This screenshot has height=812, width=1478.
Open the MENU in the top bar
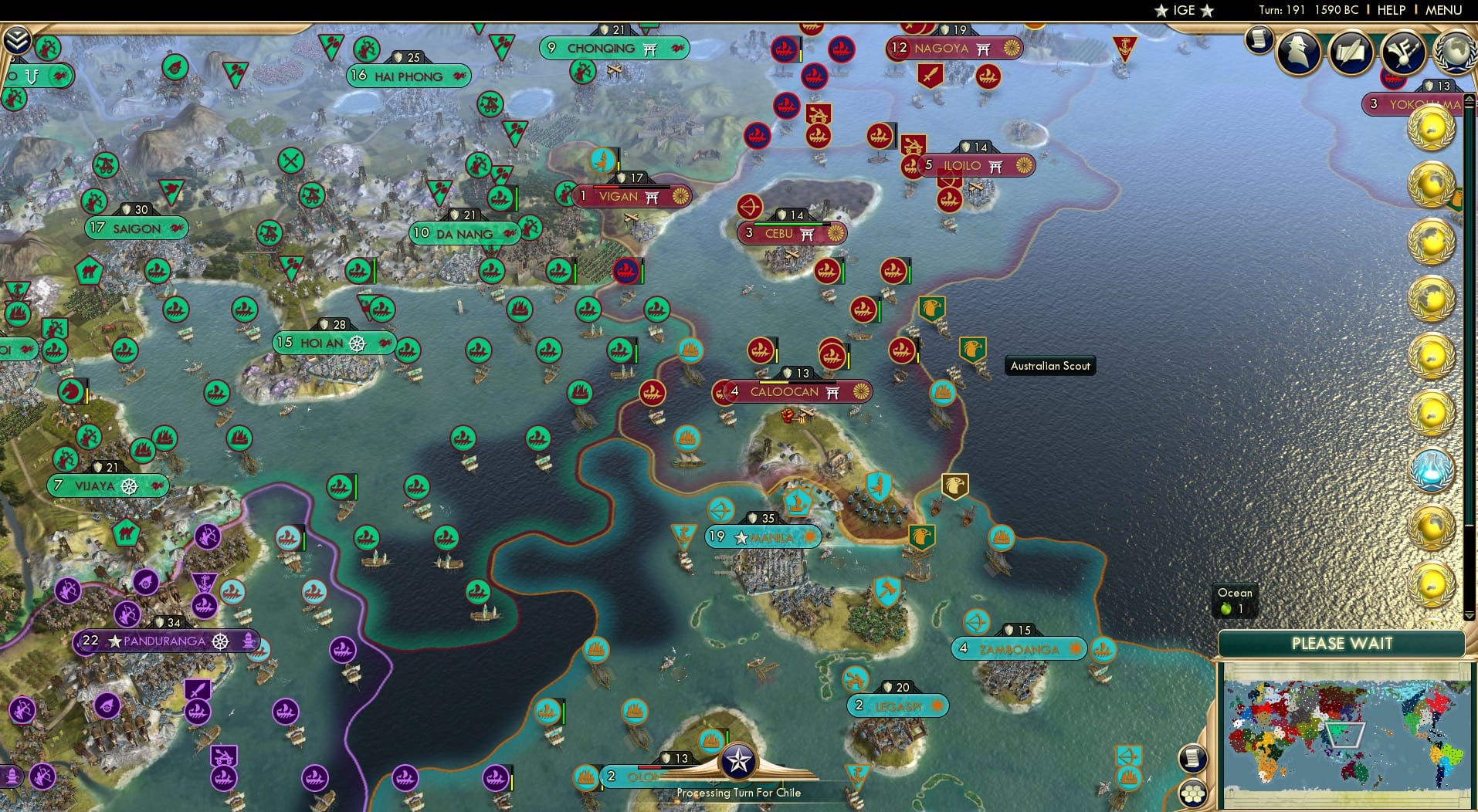click(x=1444, y=10)
